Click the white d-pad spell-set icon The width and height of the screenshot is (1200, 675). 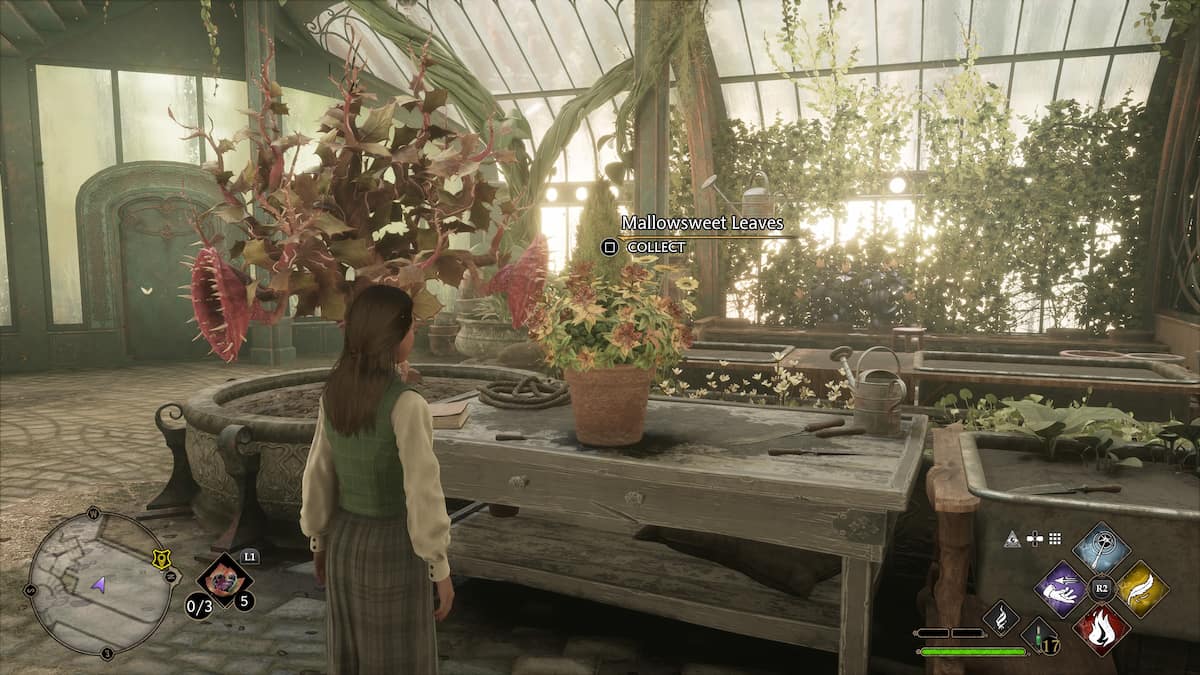point(1034,538)
